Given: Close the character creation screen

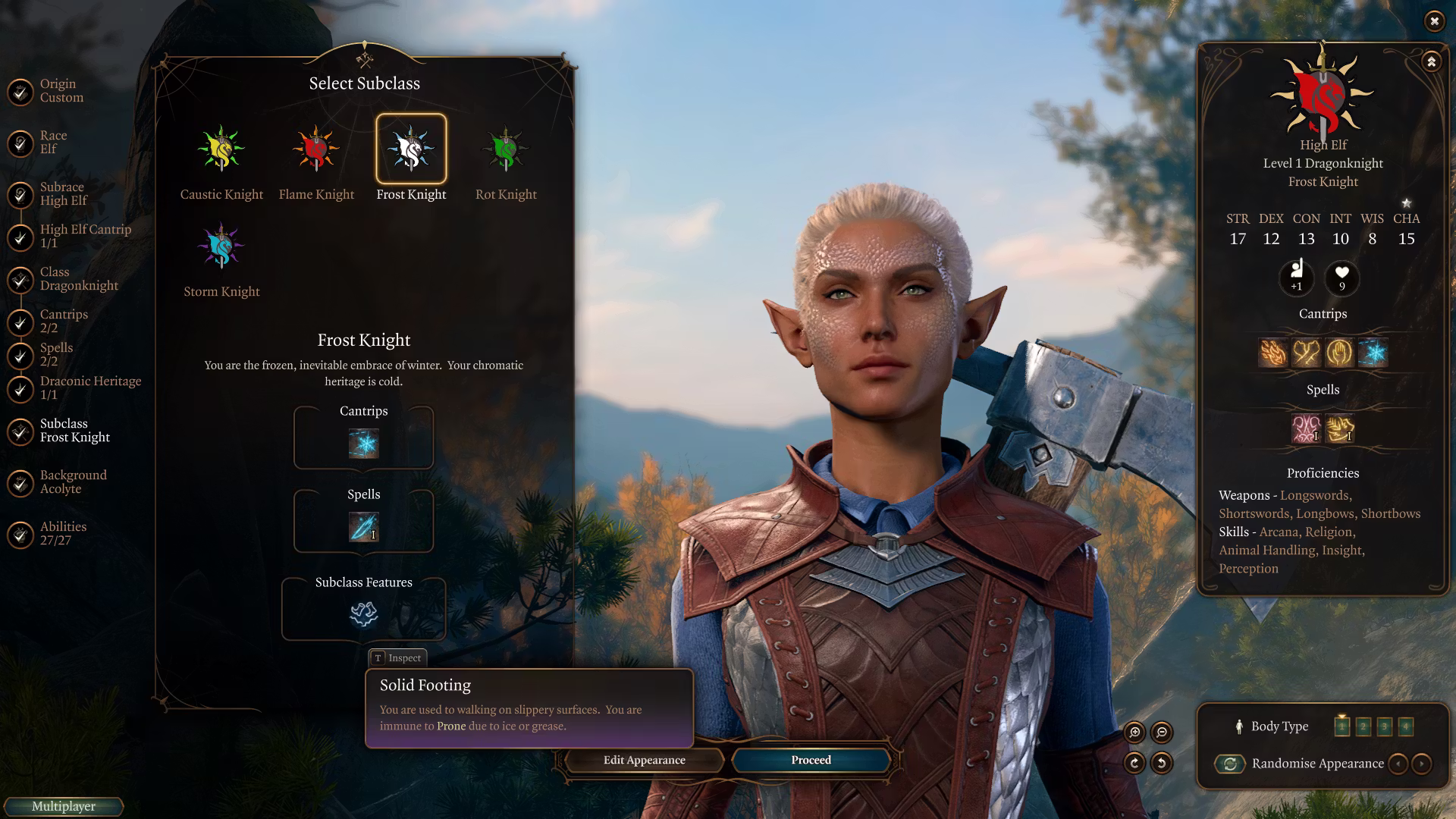Looking at the screenshot, I should [1434, 21].
